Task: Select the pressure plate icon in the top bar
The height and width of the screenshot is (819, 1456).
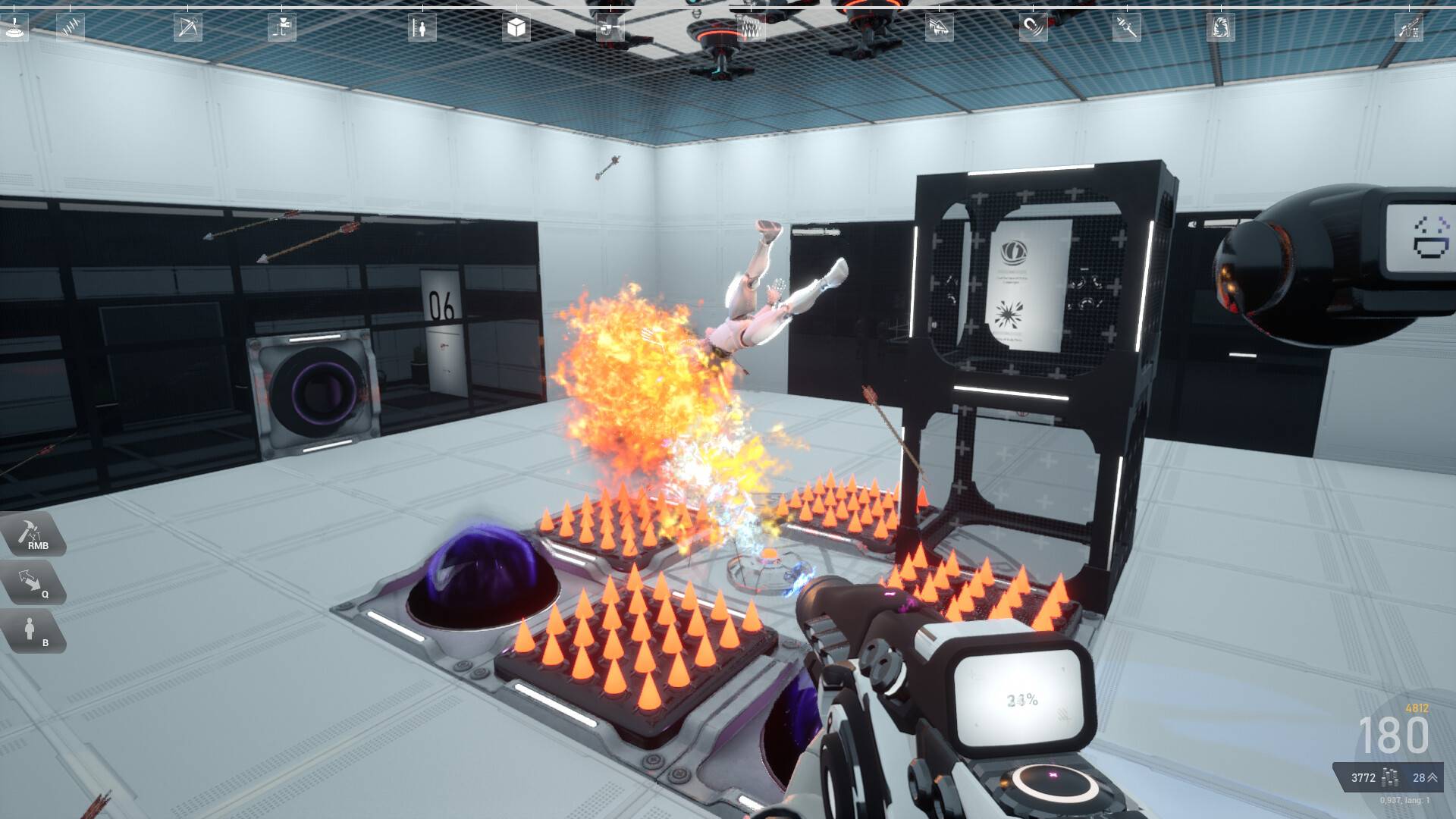Action: pos(15,28)
